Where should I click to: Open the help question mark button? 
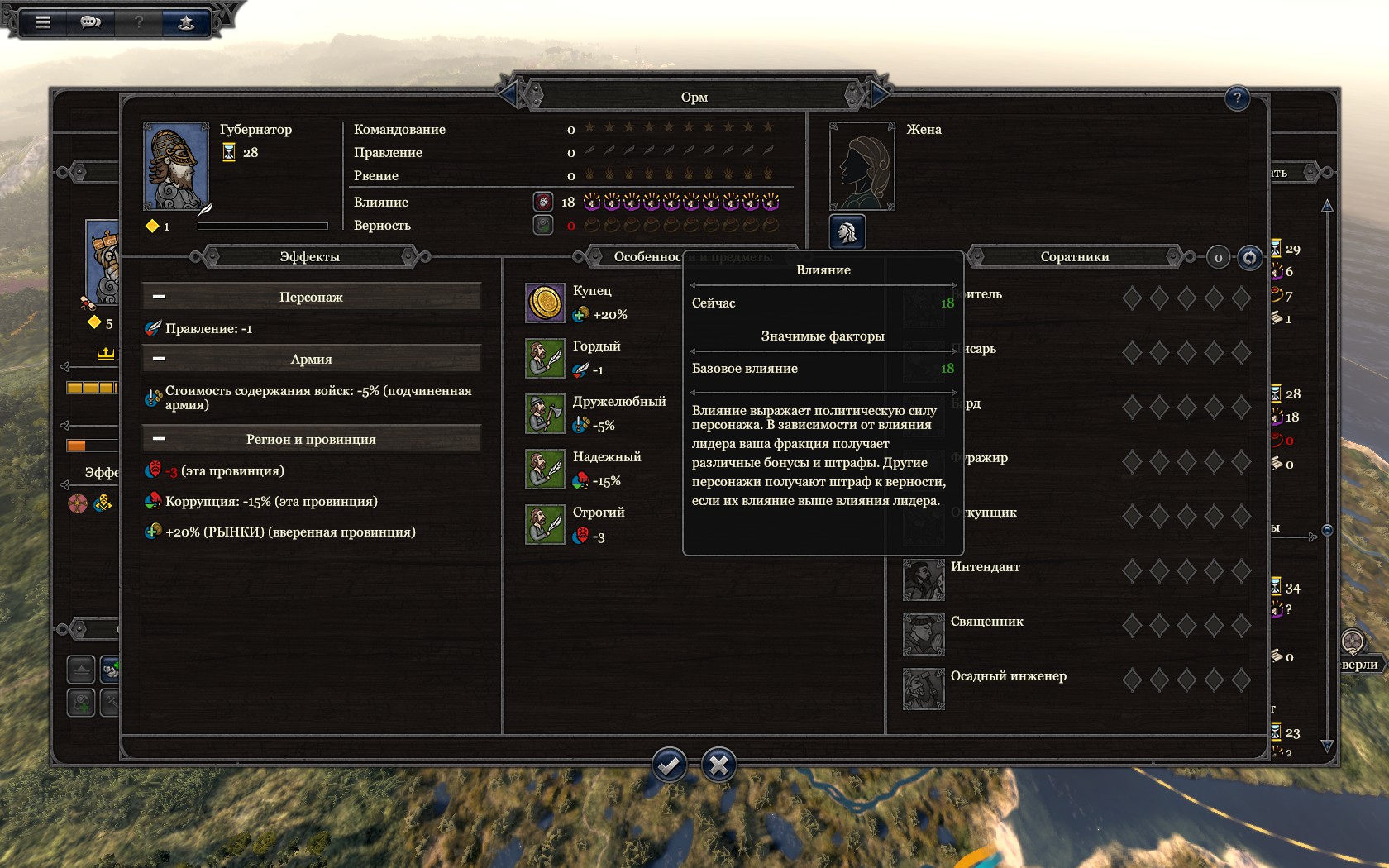[x=1237, y=98]
